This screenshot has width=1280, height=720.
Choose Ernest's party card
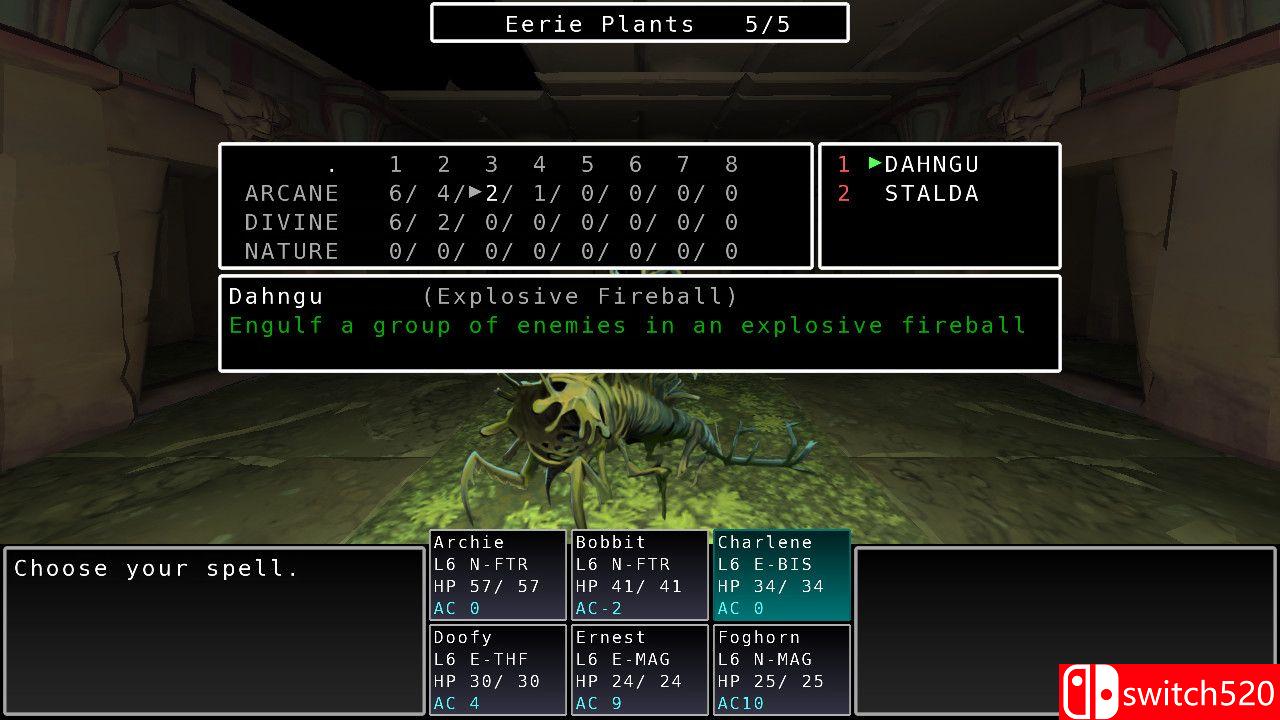[640, 669]
